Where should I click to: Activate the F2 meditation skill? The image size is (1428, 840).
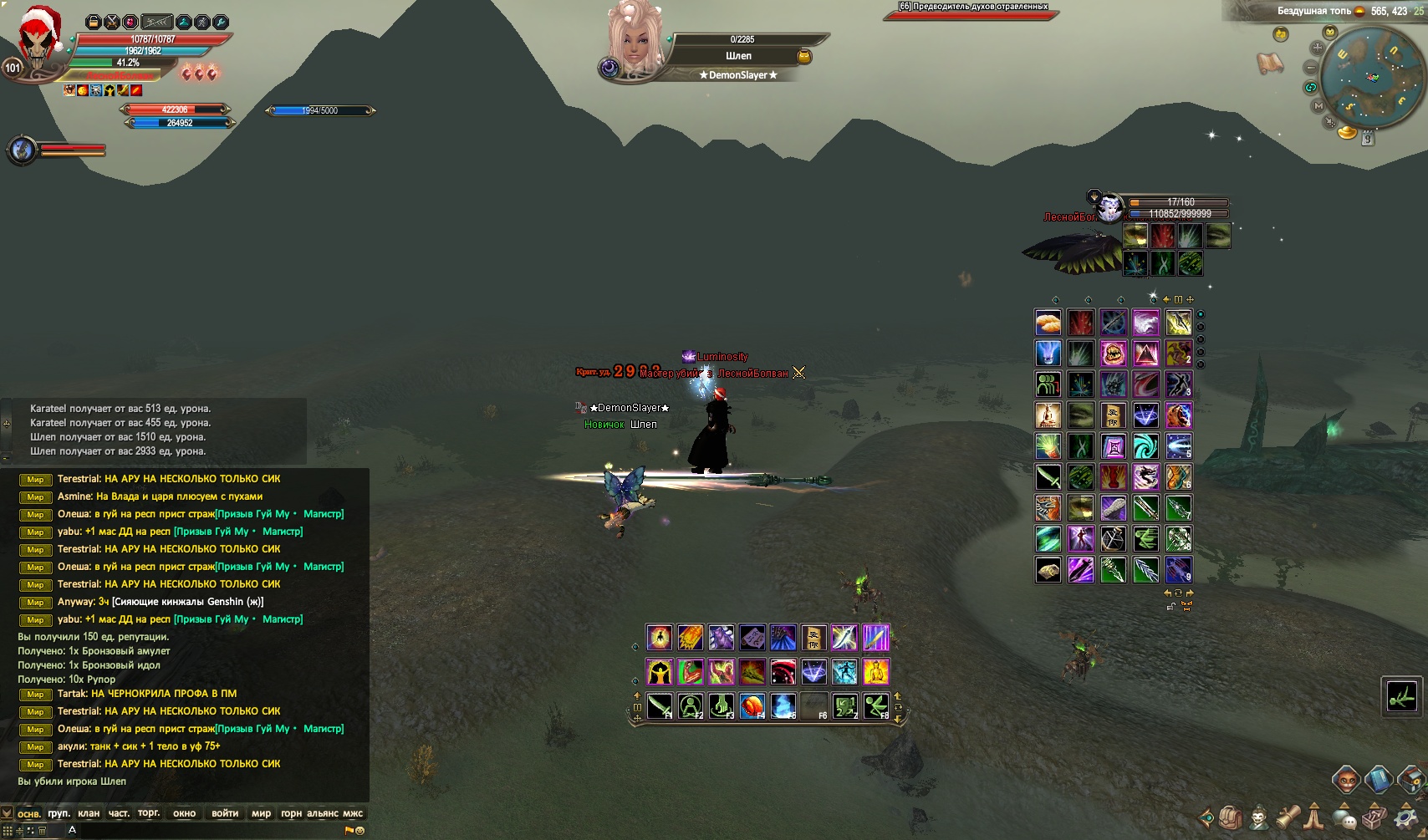690,706
